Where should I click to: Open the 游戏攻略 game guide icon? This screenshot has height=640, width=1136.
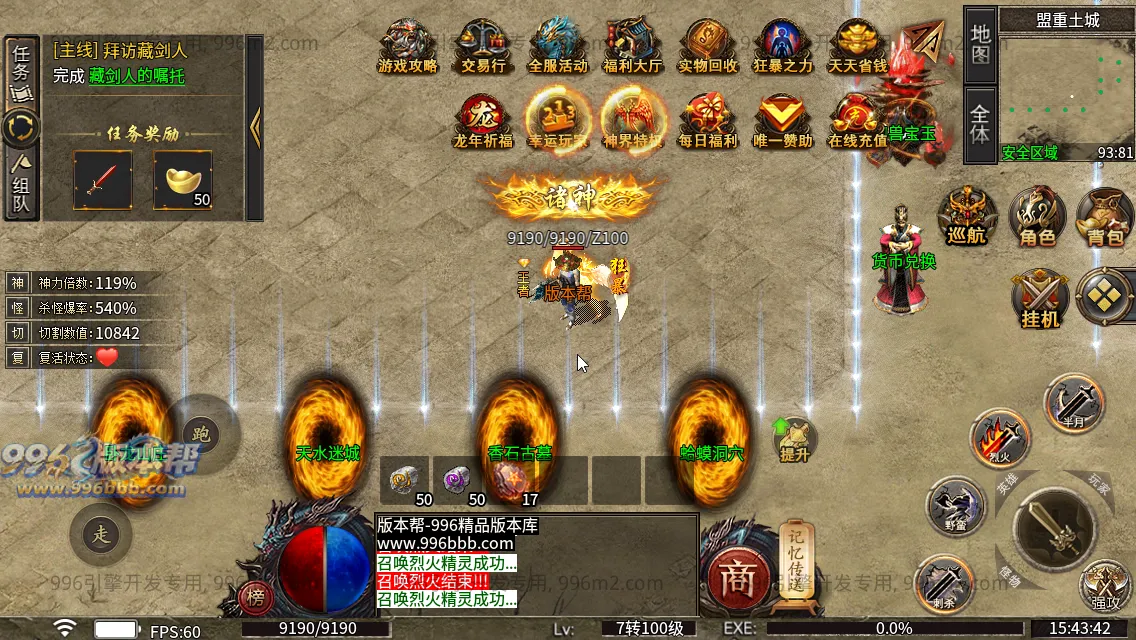pyautogui.click(x=408, y=46)
